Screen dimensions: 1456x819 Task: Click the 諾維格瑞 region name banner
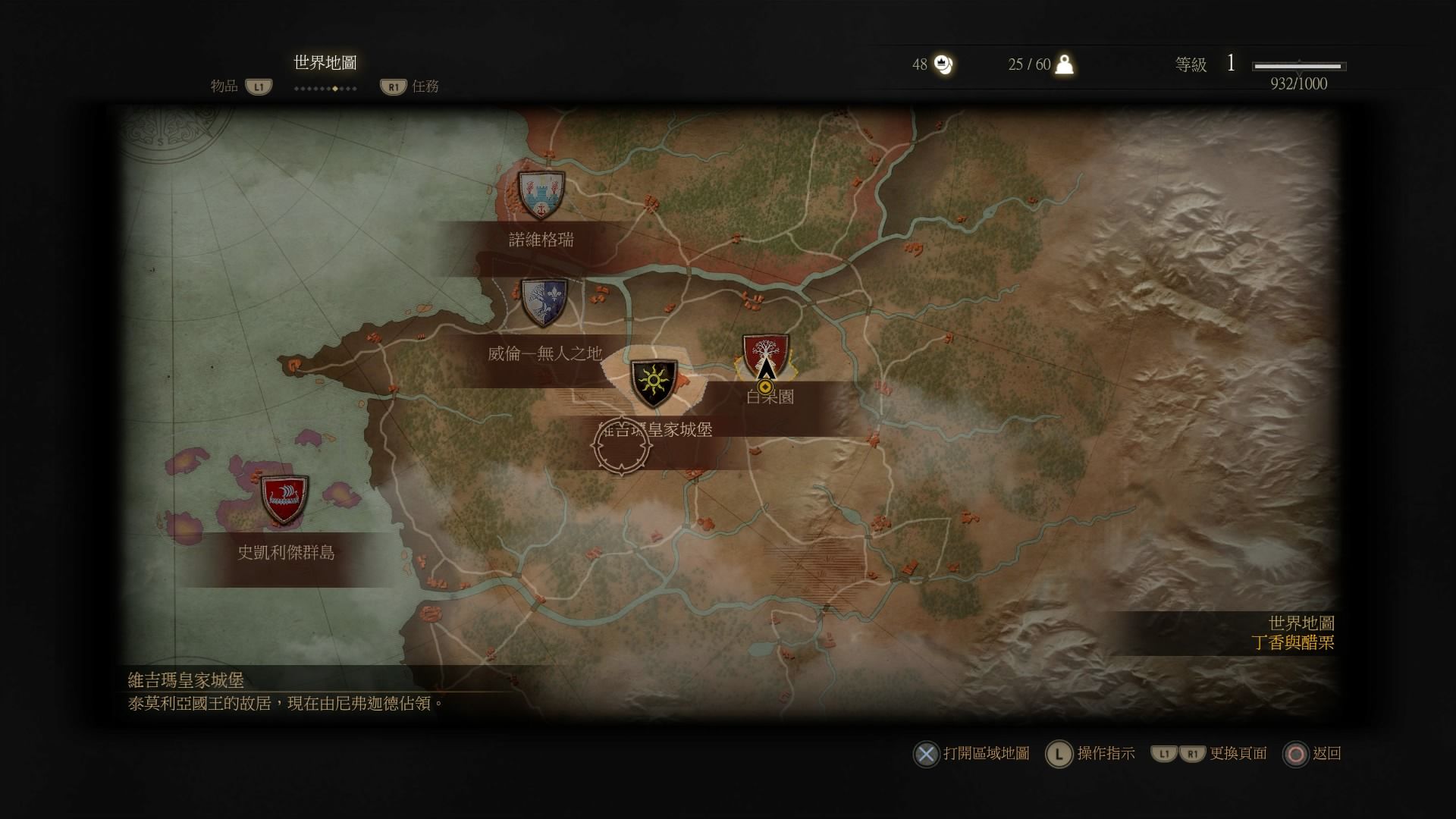(x=541, y=240)
